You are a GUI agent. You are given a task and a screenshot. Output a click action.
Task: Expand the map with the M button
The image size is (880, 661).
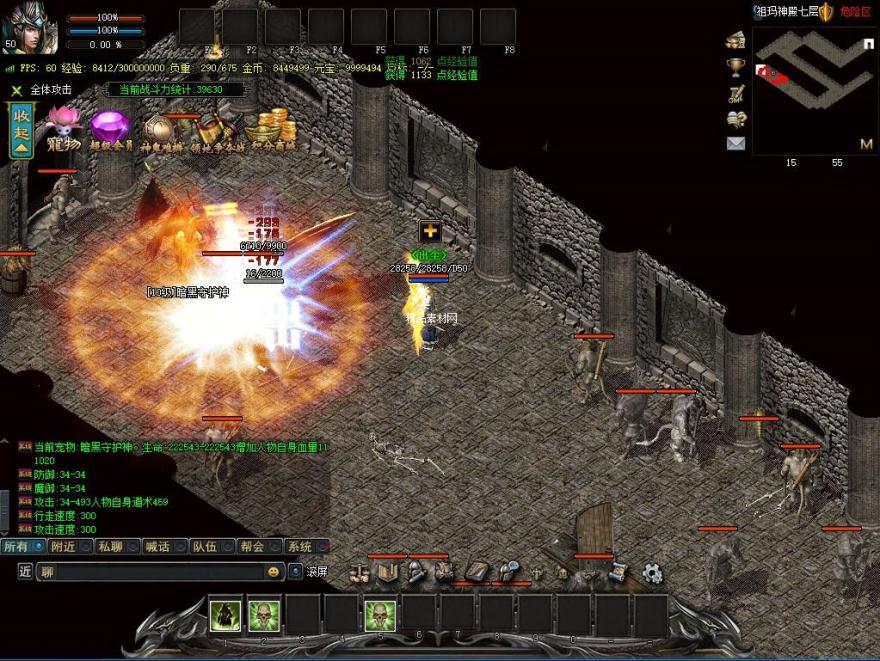[x=866, y=144]
